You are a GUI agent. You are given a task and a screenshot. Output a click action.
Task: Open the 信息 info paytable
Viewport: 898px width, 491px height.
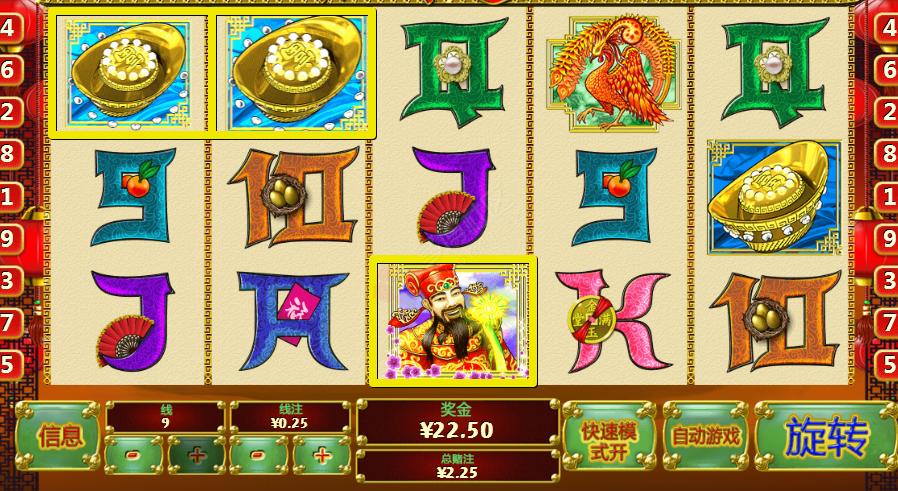59,436
